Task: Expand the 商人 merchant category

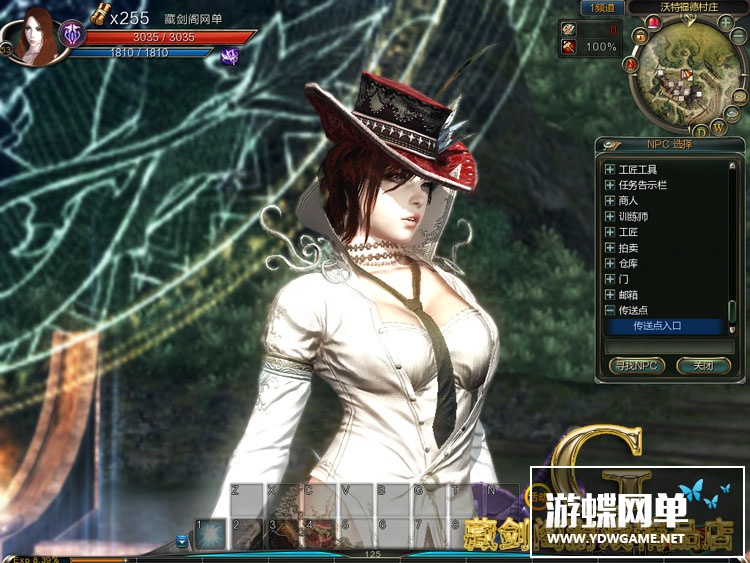Action: click(610, 201)
